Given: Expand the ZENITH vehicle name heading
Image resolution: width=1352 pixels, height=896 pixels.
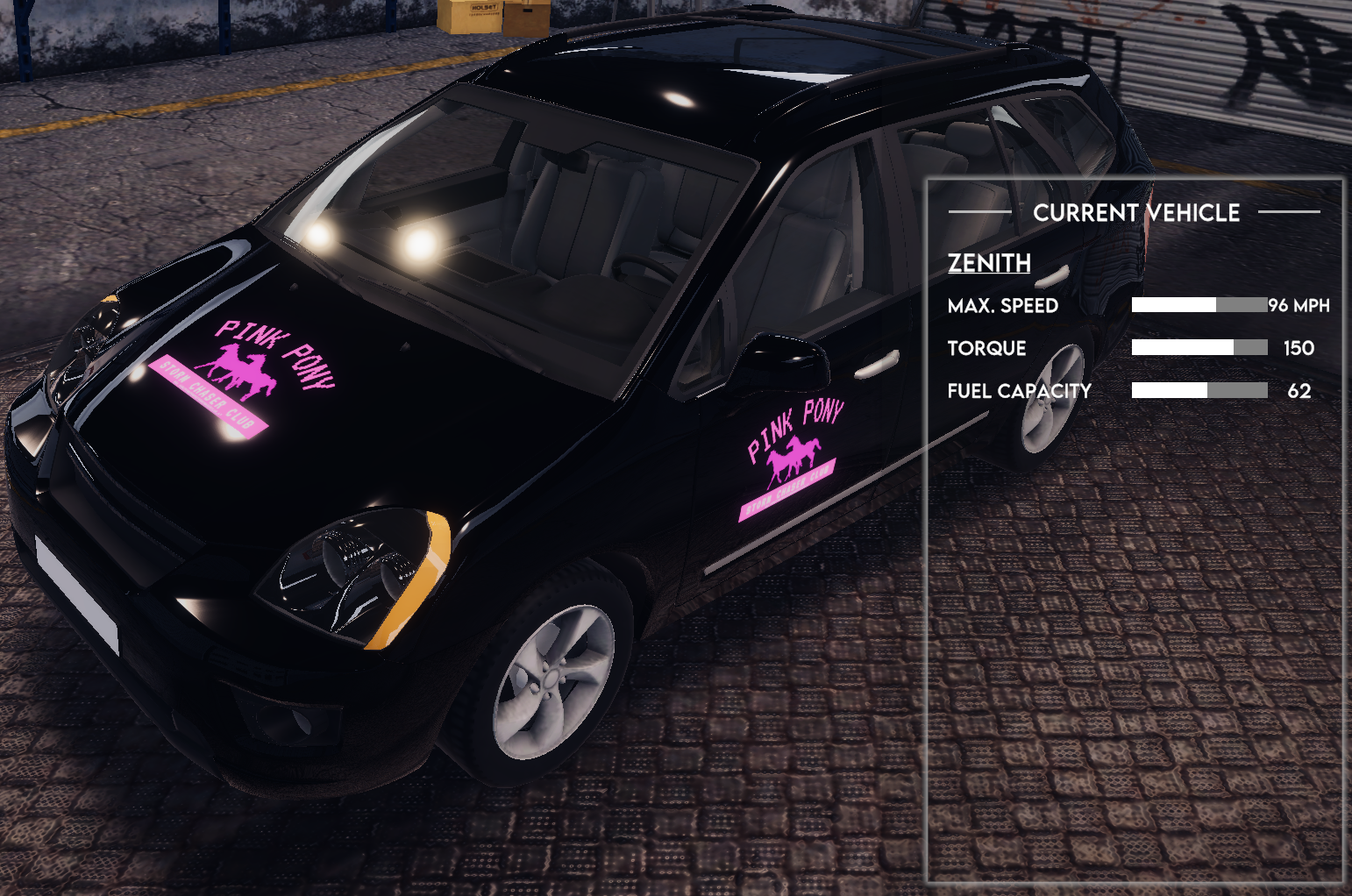Looking at the screenshot, I should pos(990,265).
